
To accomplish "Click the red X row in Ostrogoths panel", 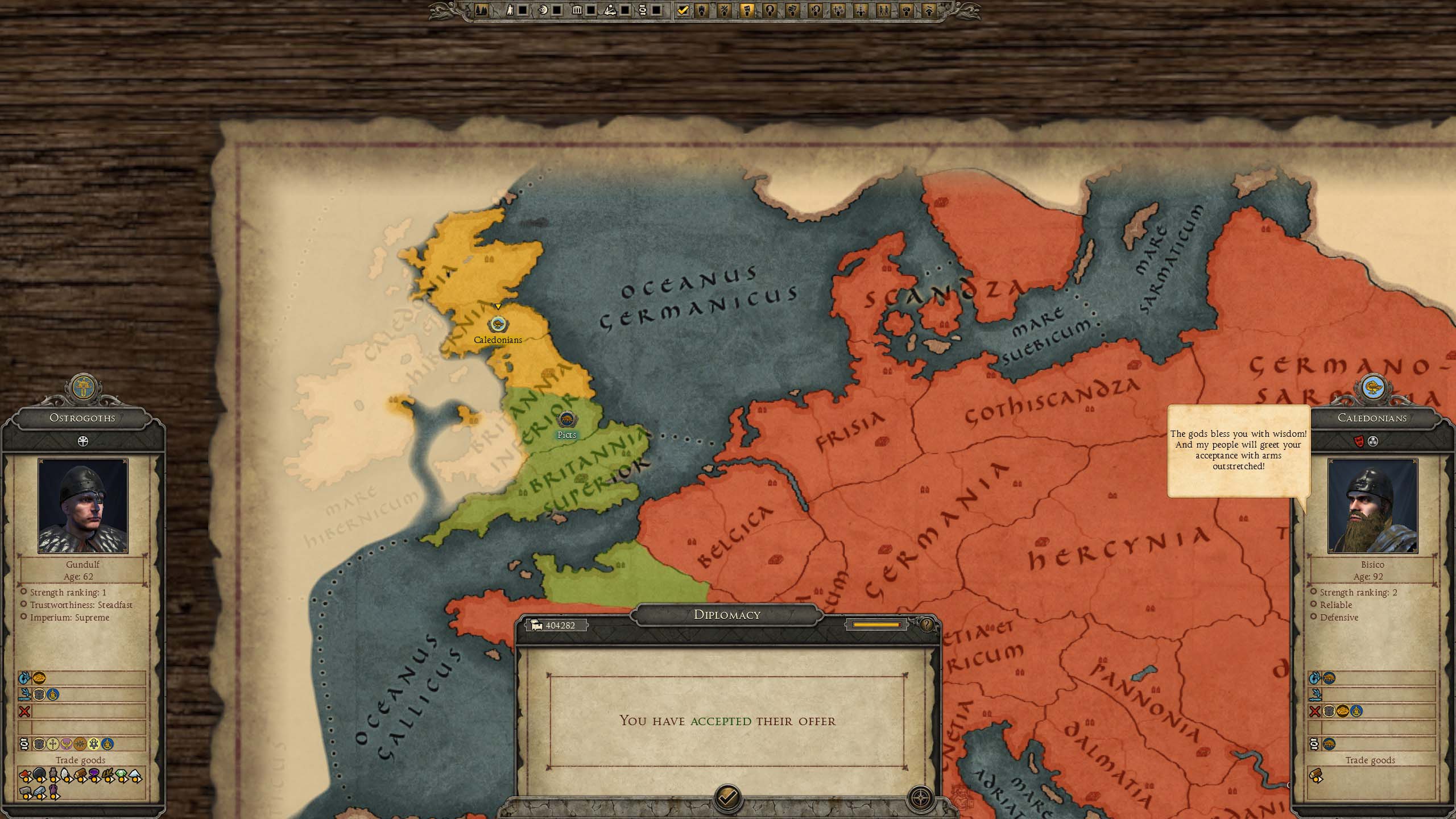I will 24,711.
